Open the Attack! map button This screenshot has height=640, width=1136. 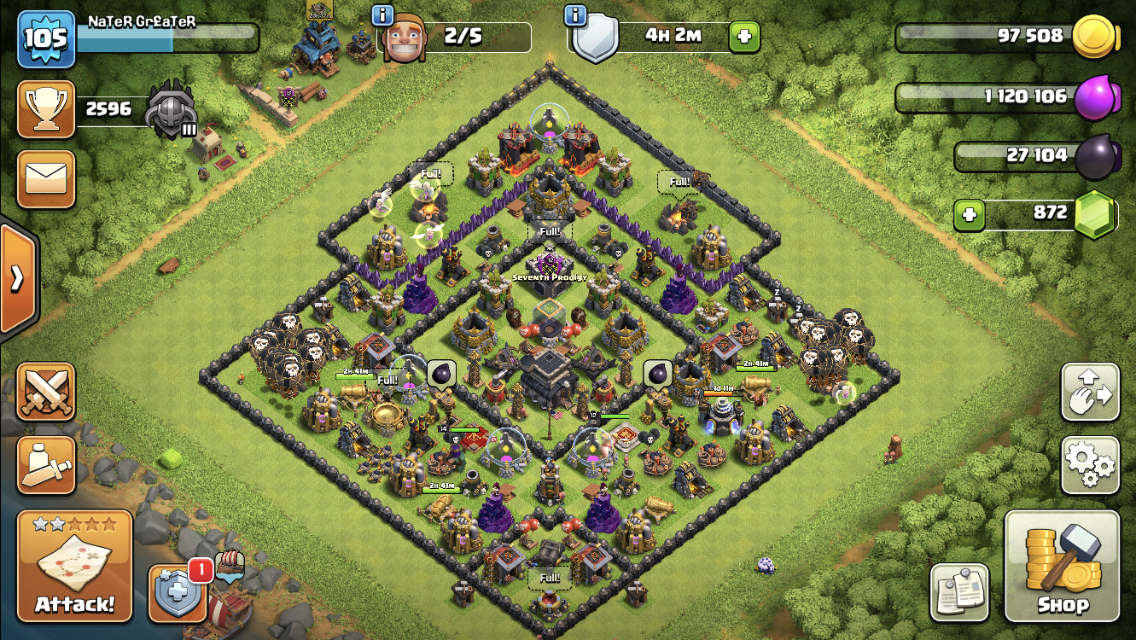pyautogui.click(x=74, y=567)
